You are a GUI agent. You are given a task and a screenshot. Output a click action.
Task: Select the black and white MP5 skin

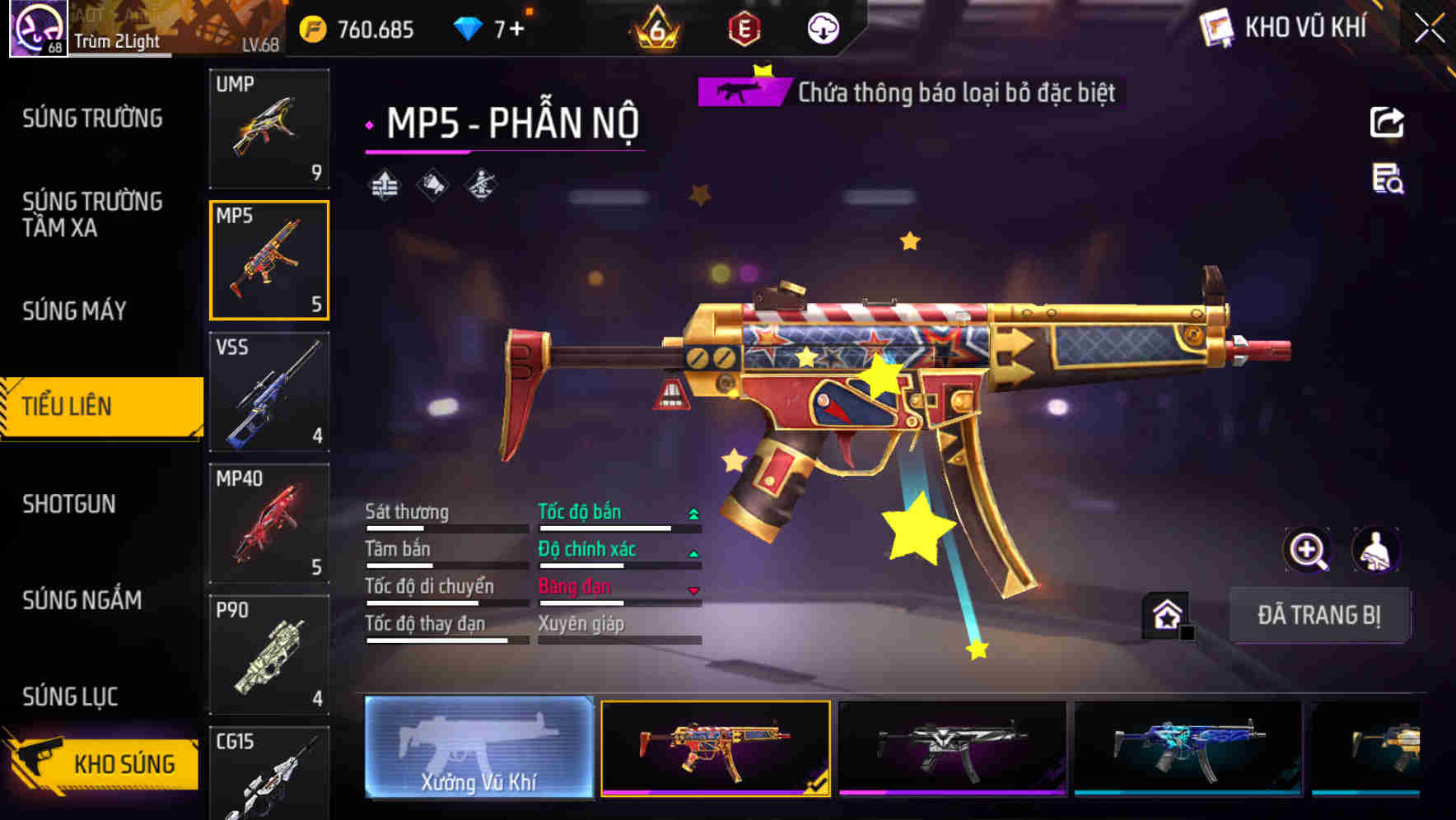click(952, 748)
